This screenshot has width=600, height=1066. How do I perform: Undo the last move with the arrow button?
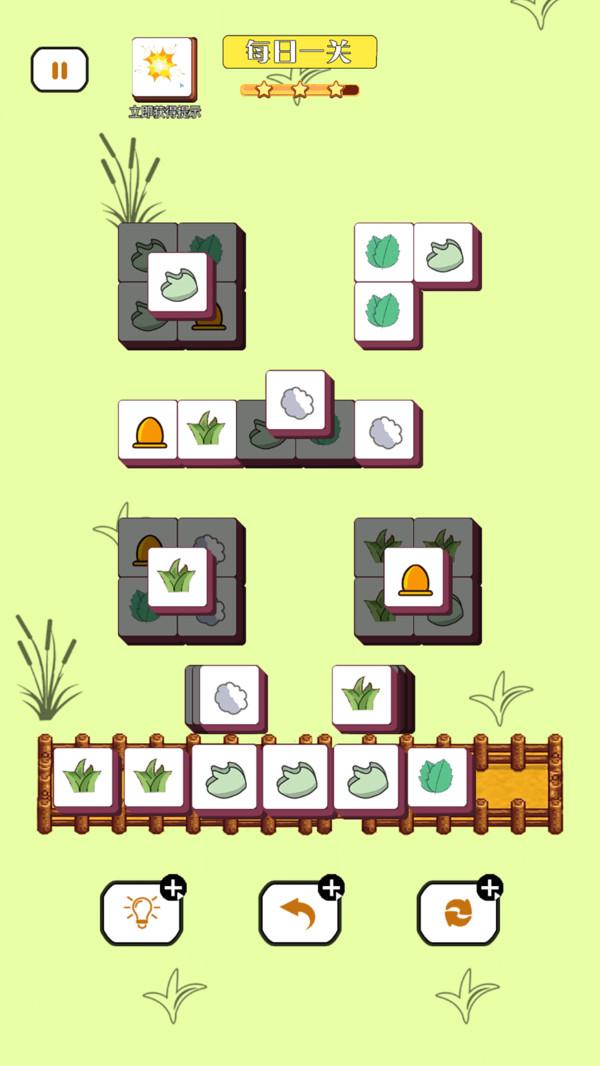pos(298,912)
